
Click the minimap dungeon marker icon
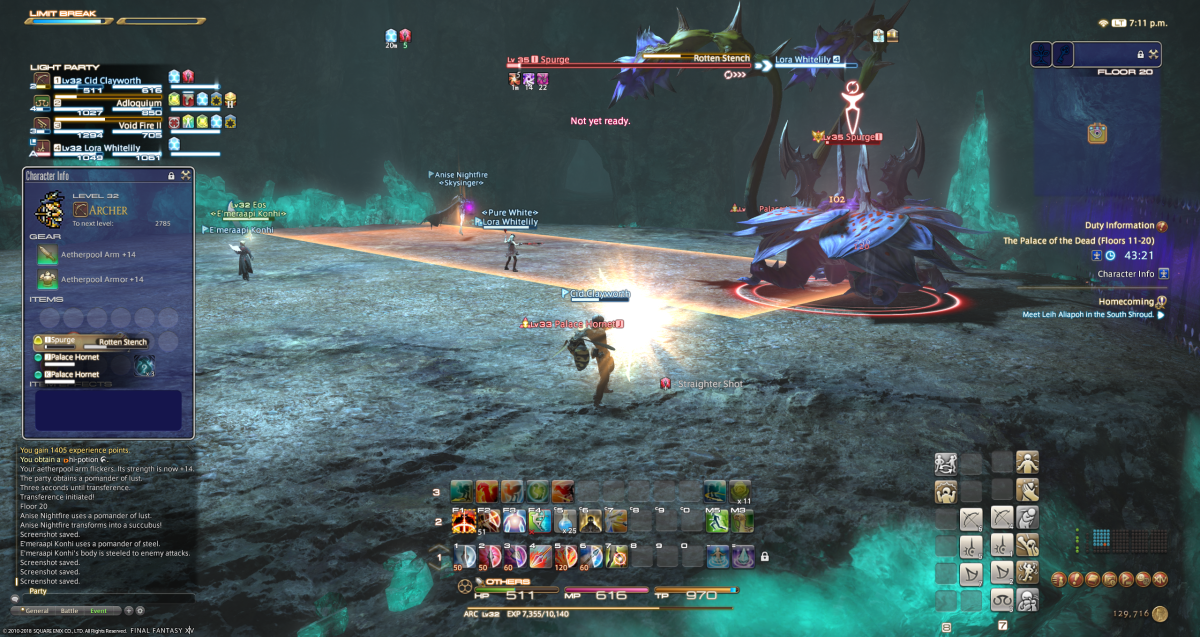1098,133
